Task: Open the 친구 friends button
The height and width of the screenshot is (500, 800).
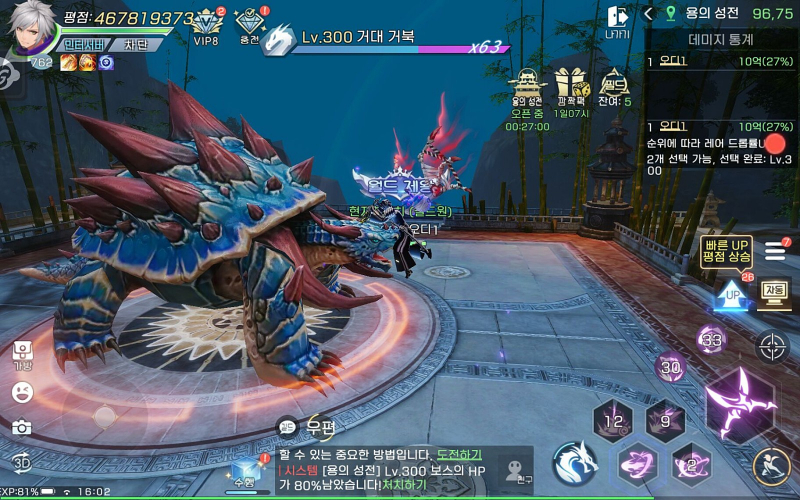Action: pos(516,471)
